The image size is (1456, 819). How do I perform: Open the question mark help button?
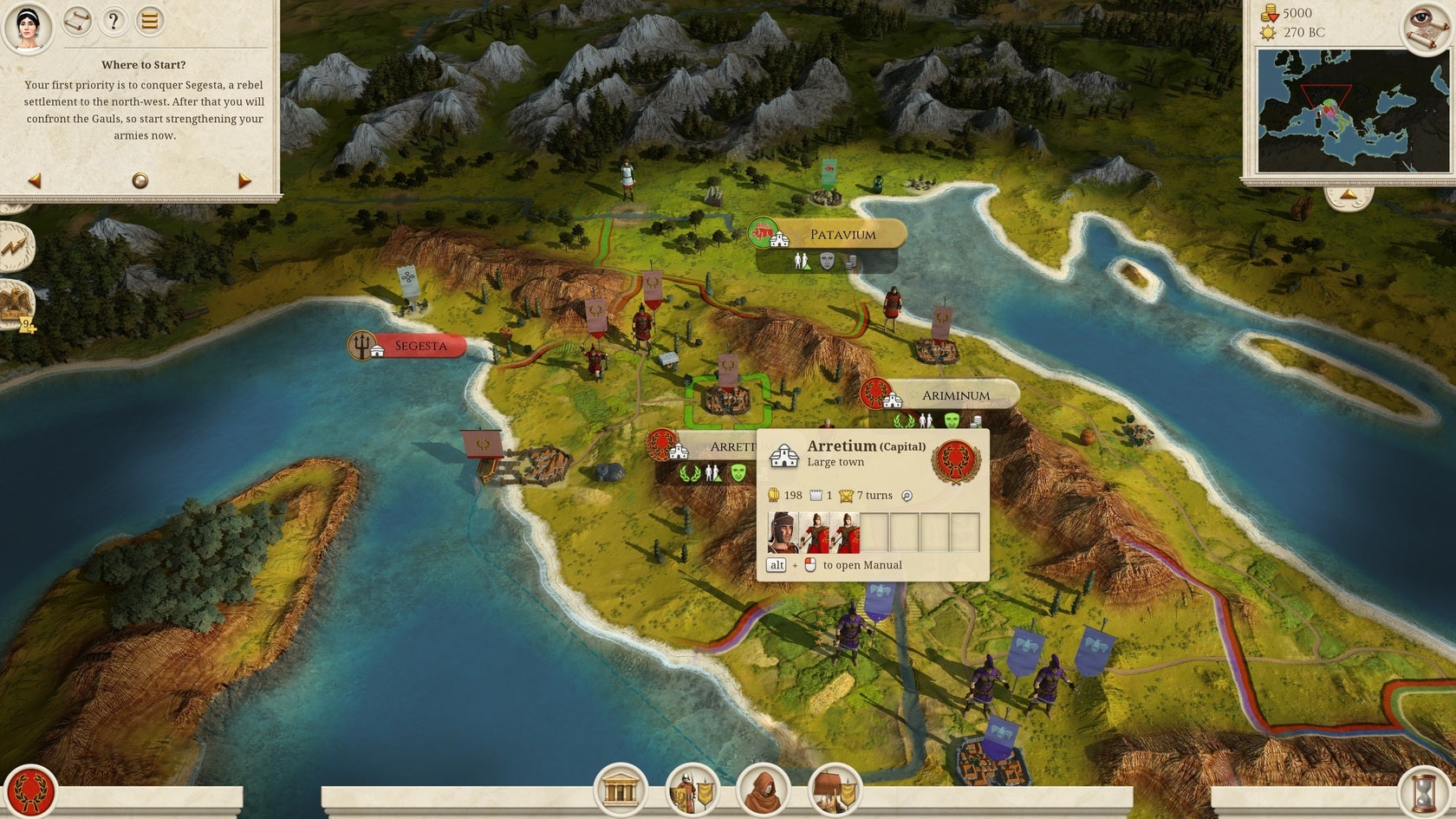(114, 21)
